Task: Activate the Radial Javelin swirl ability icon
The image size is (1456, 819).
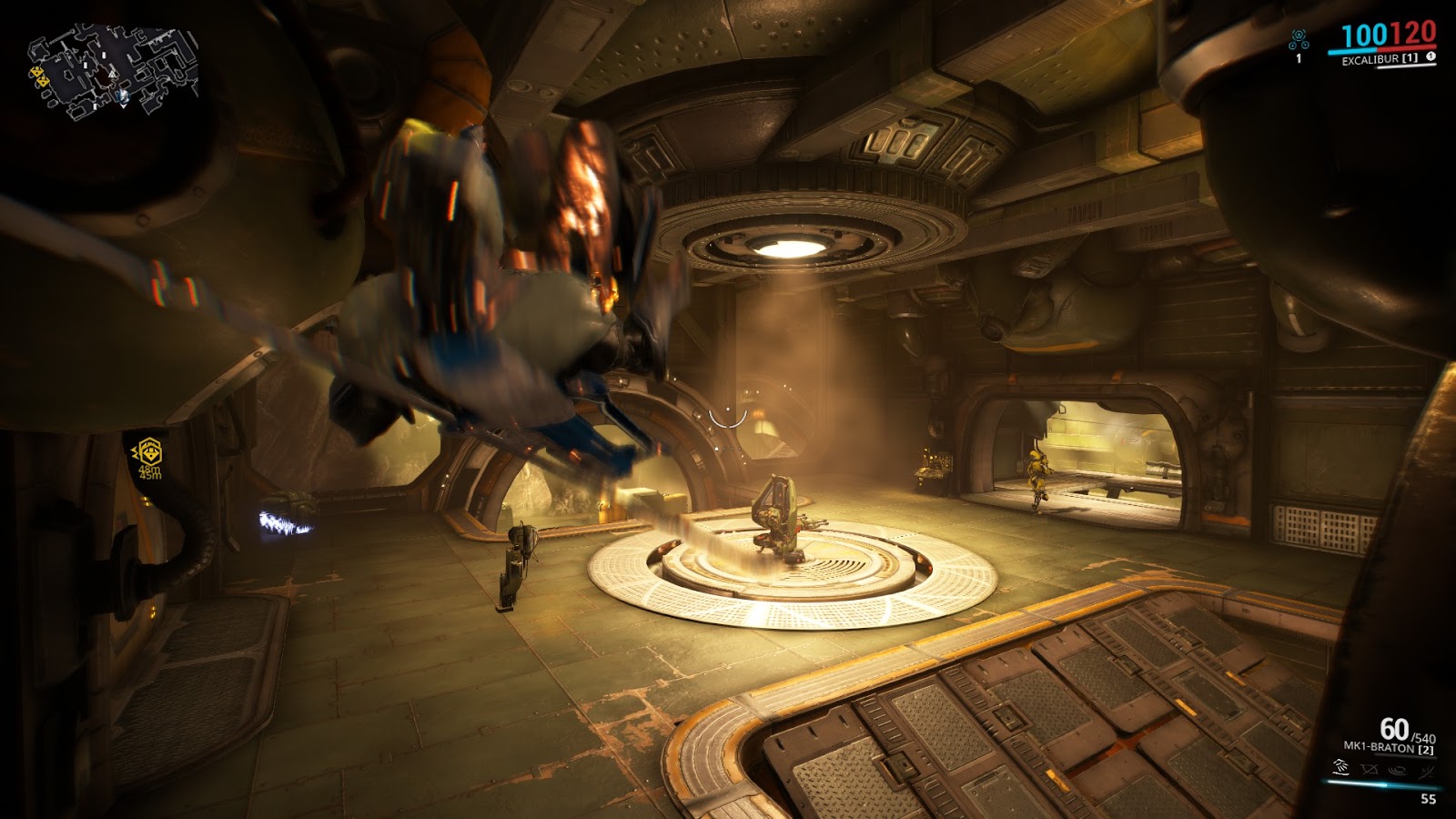Action: 1398,770
